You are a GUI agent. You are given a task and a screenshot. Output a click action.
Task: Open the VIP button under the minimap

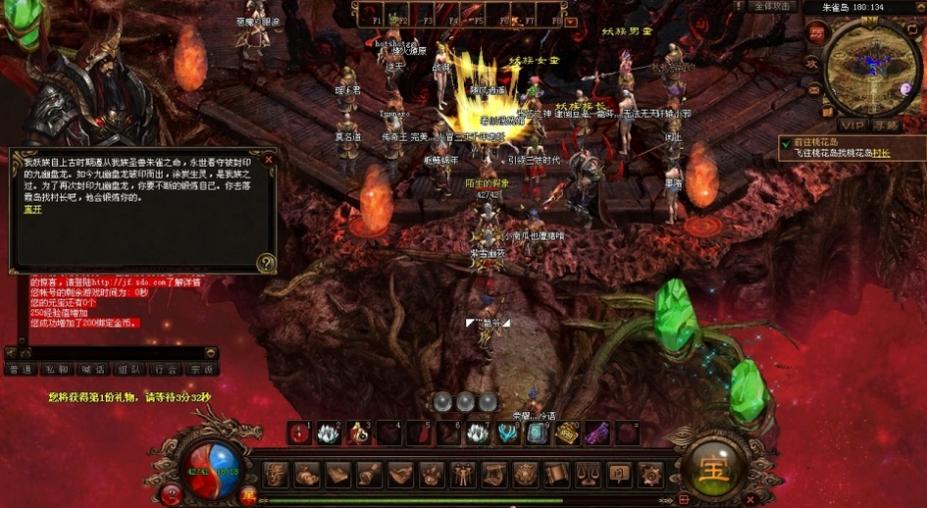852,125
